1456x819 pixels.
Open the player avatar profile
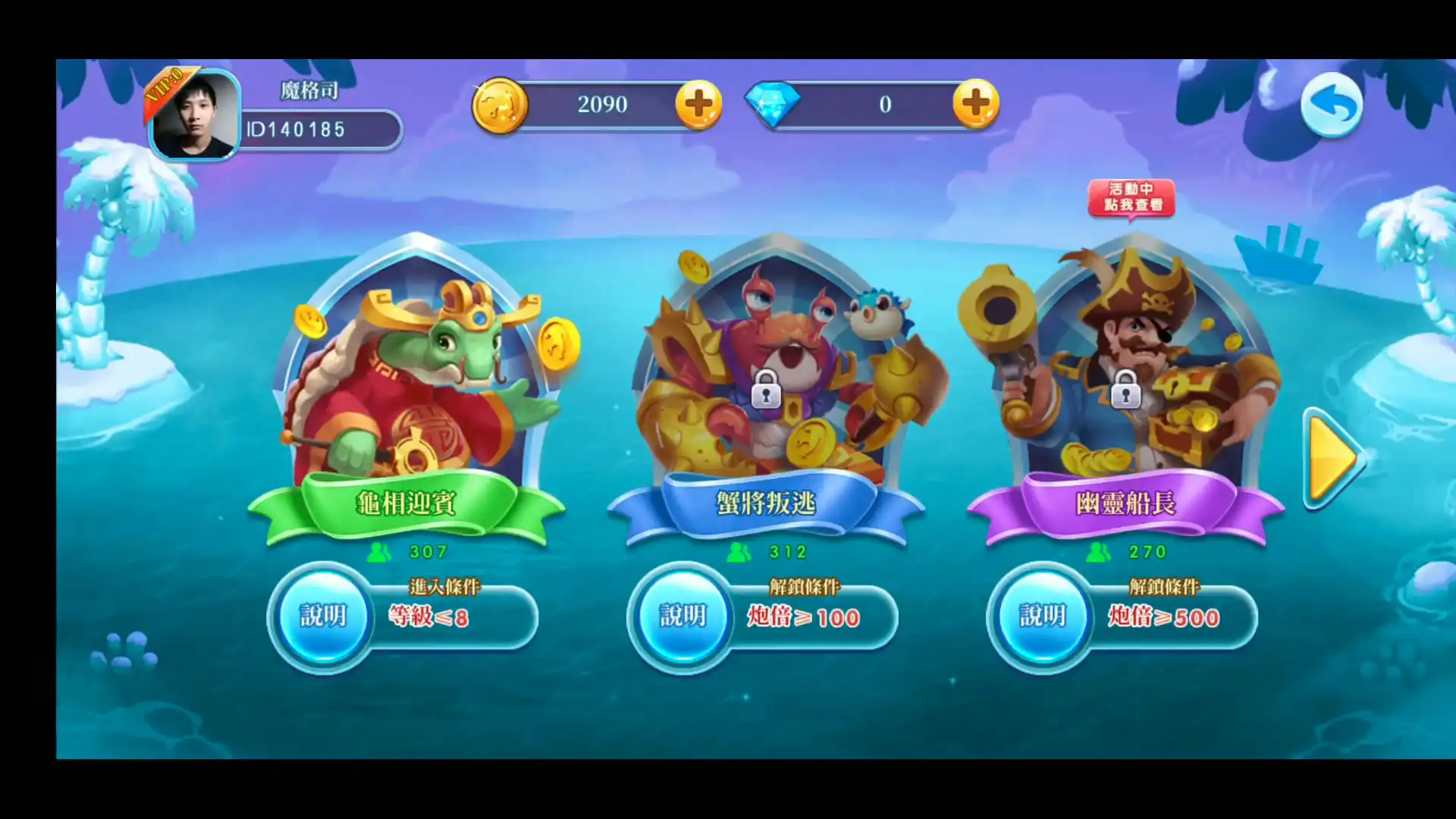[x=196, y=115]
